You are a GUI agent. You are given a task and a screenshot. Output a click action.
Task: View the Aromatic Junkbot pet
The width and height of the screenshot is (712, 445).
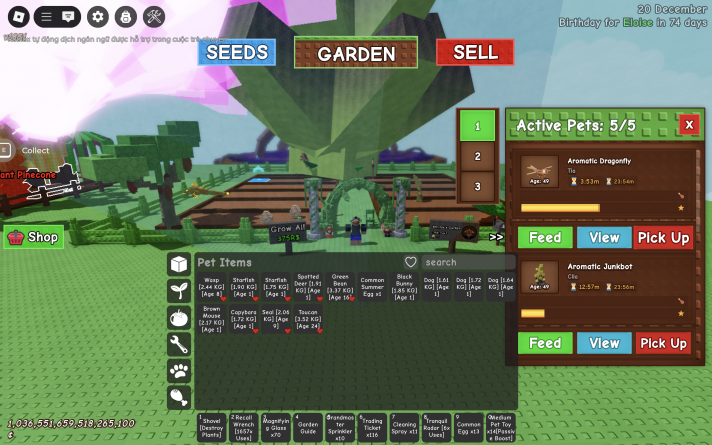click(604, 343)
